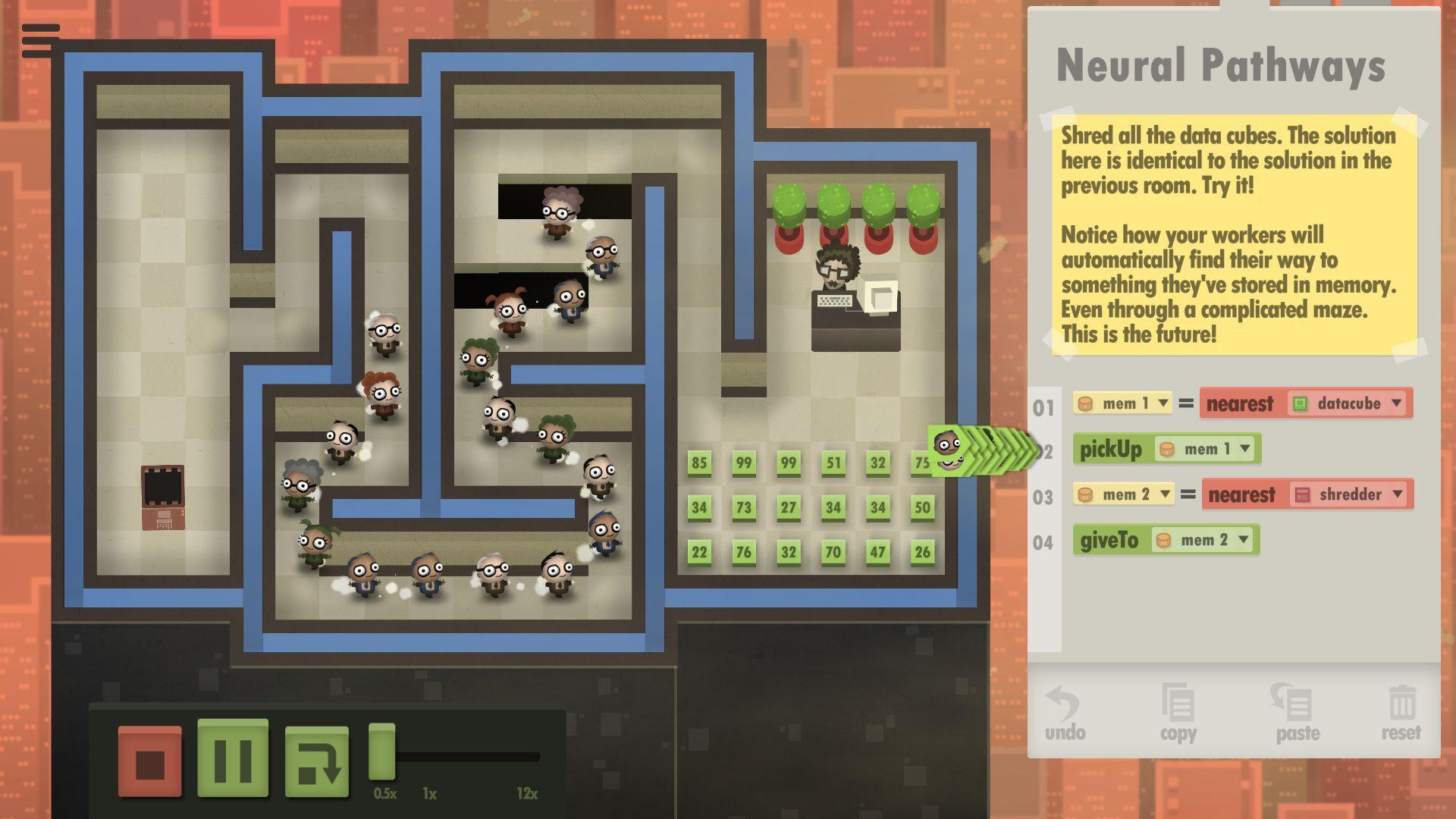Copy the program to clipboard
The width and height of the screenshot is (1456, 819).
1178,714
